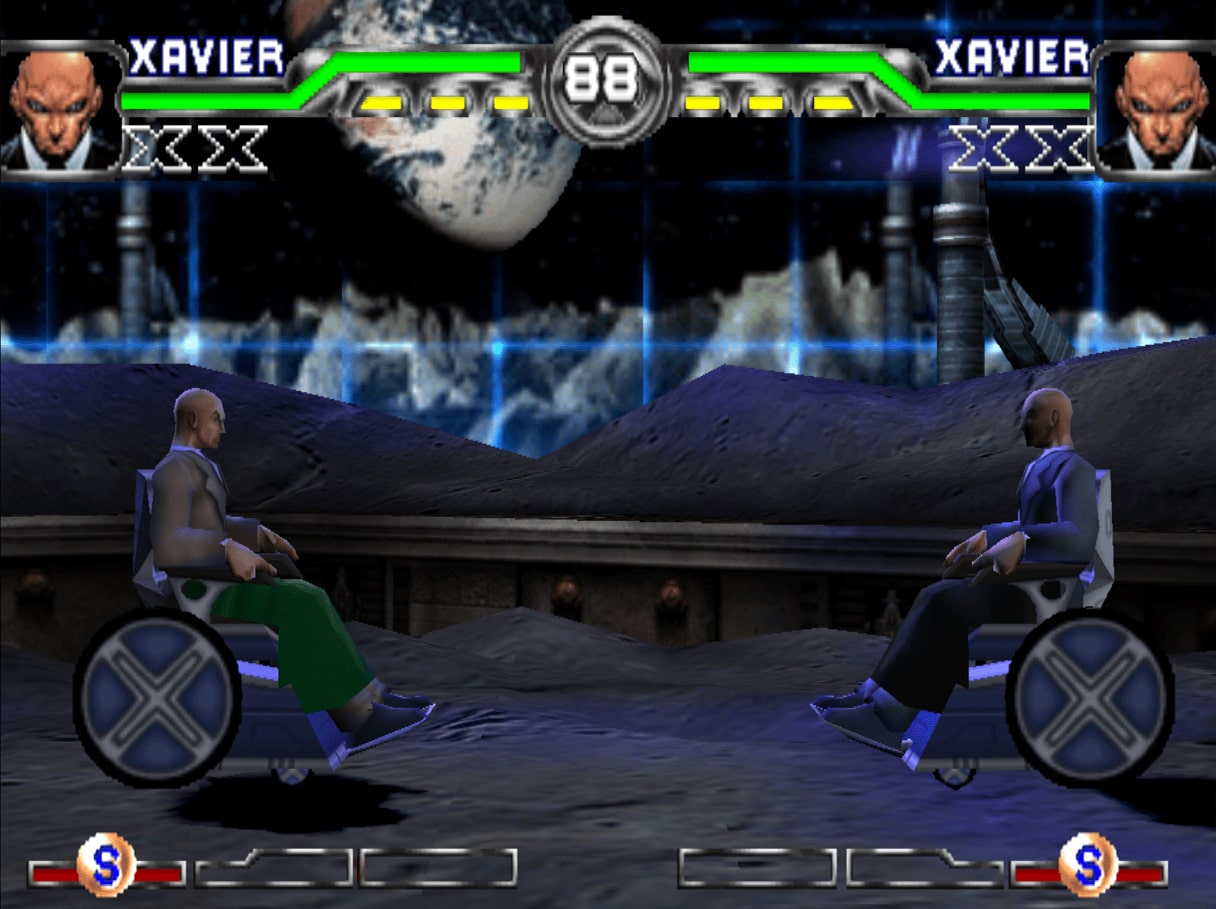Click player two's Xavier portrait
The width and height of the screenshot is (1216, 909).
tap(1155, 109)
